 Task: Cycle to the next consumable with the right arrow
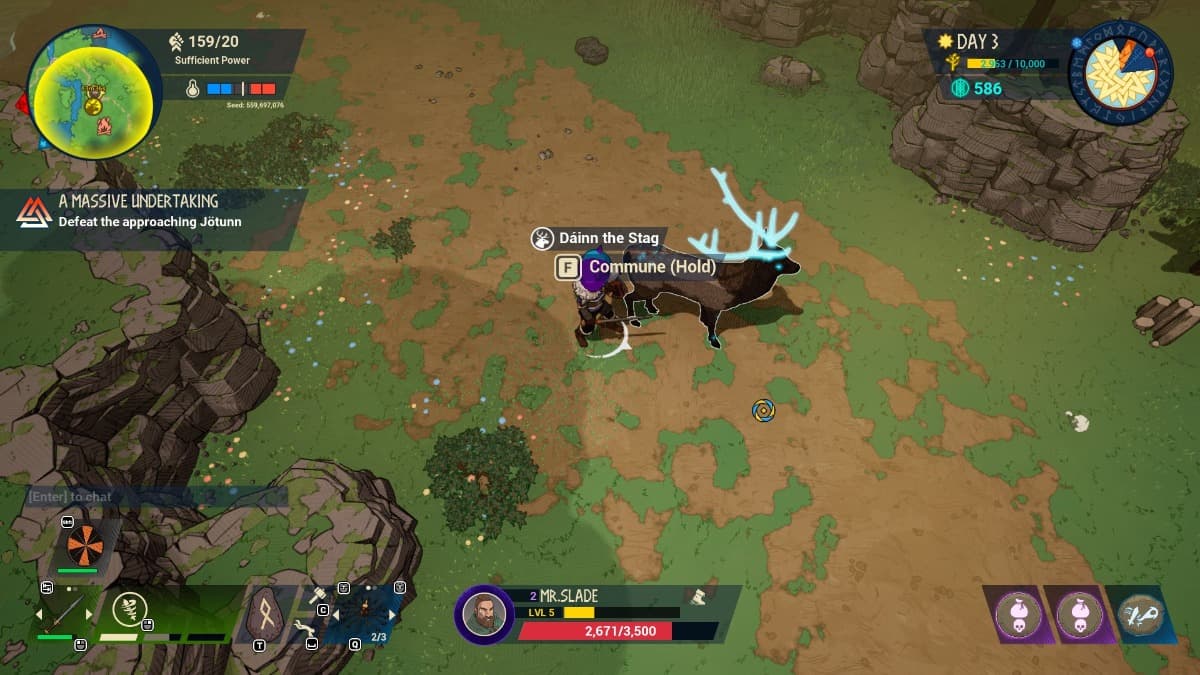coord(393,616)
